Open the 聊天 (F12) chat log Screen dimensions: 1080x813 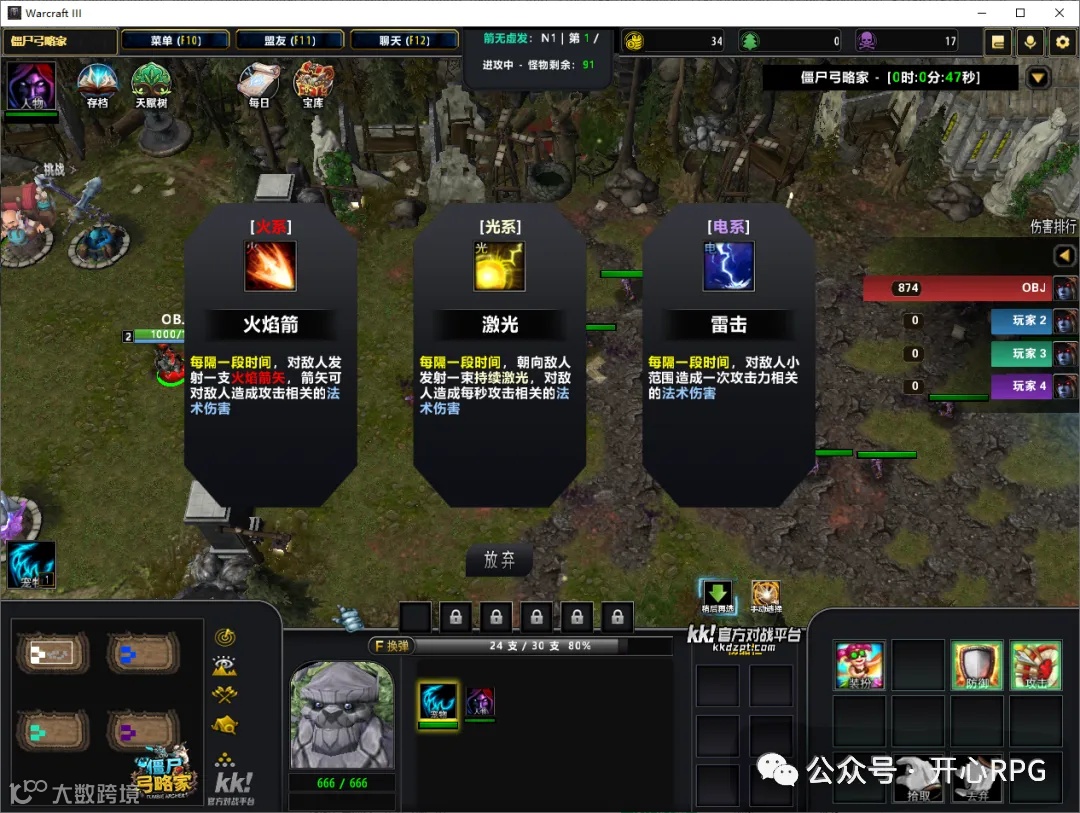click(x=405, y=41)
